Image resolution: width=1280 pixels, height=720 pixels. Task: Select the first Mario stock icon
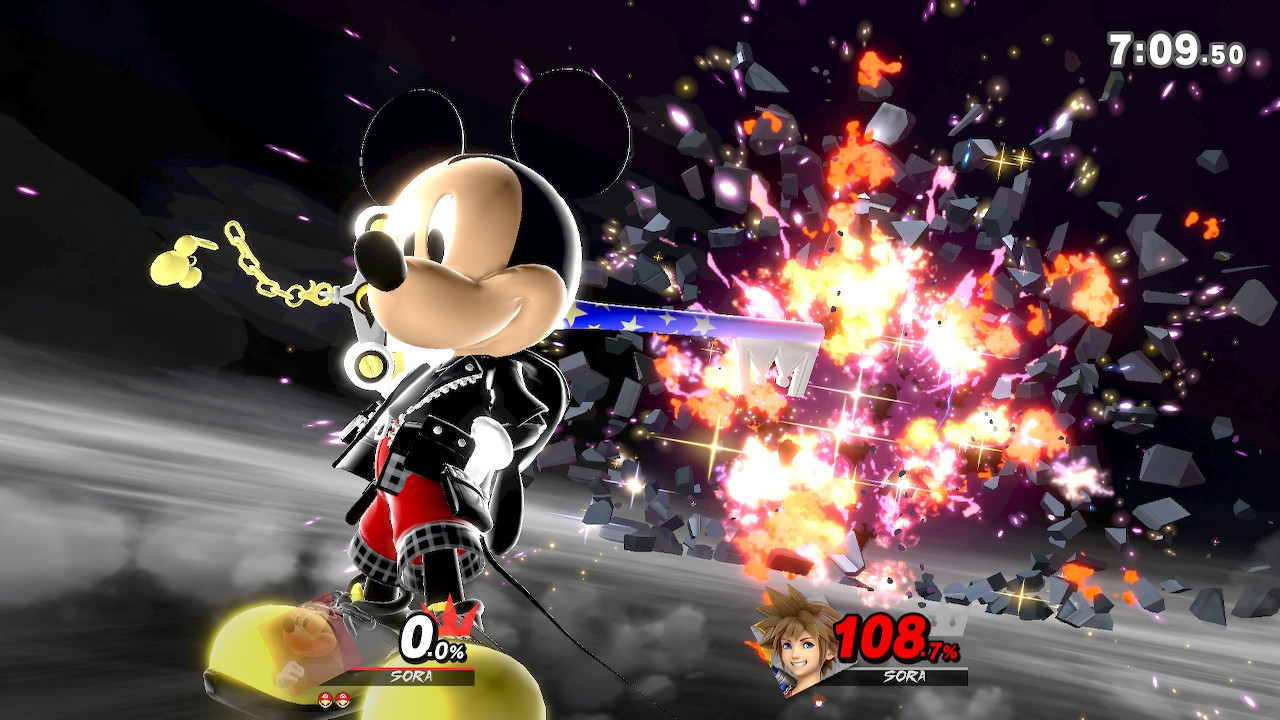click(325, 699)
